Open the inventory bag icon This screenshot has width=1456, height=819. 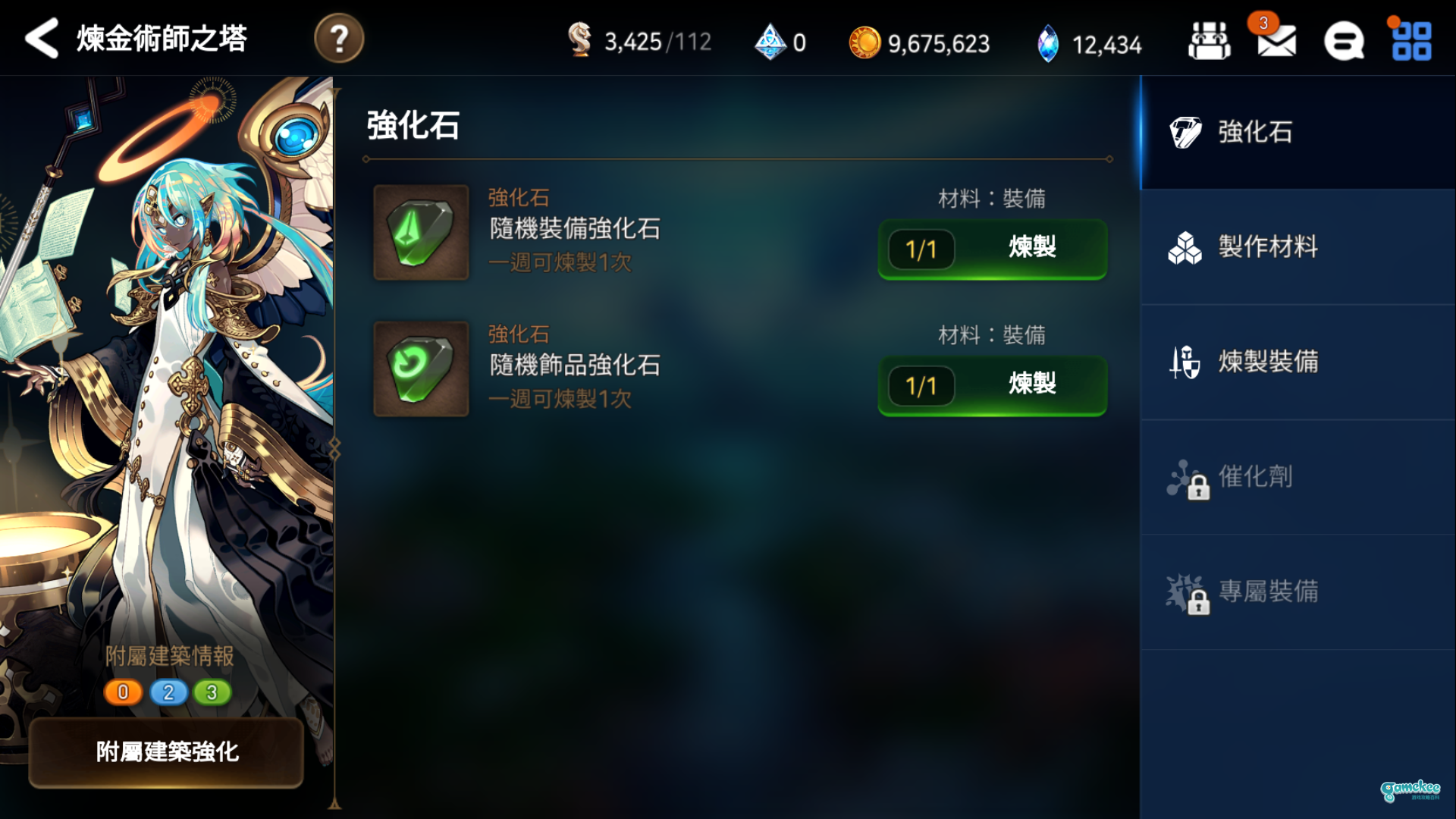[x=1209, y=42]
